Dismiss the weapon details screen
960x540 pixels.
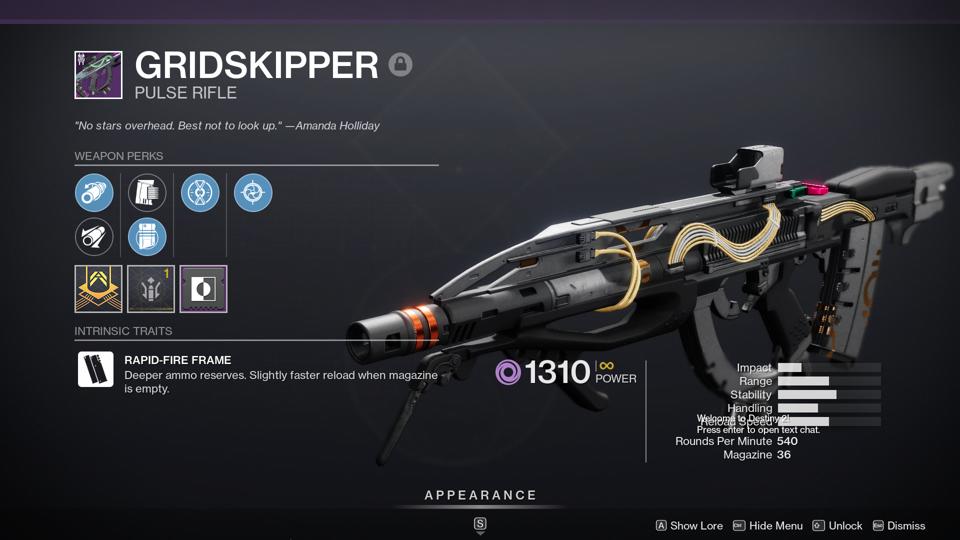tap(898, 526)
